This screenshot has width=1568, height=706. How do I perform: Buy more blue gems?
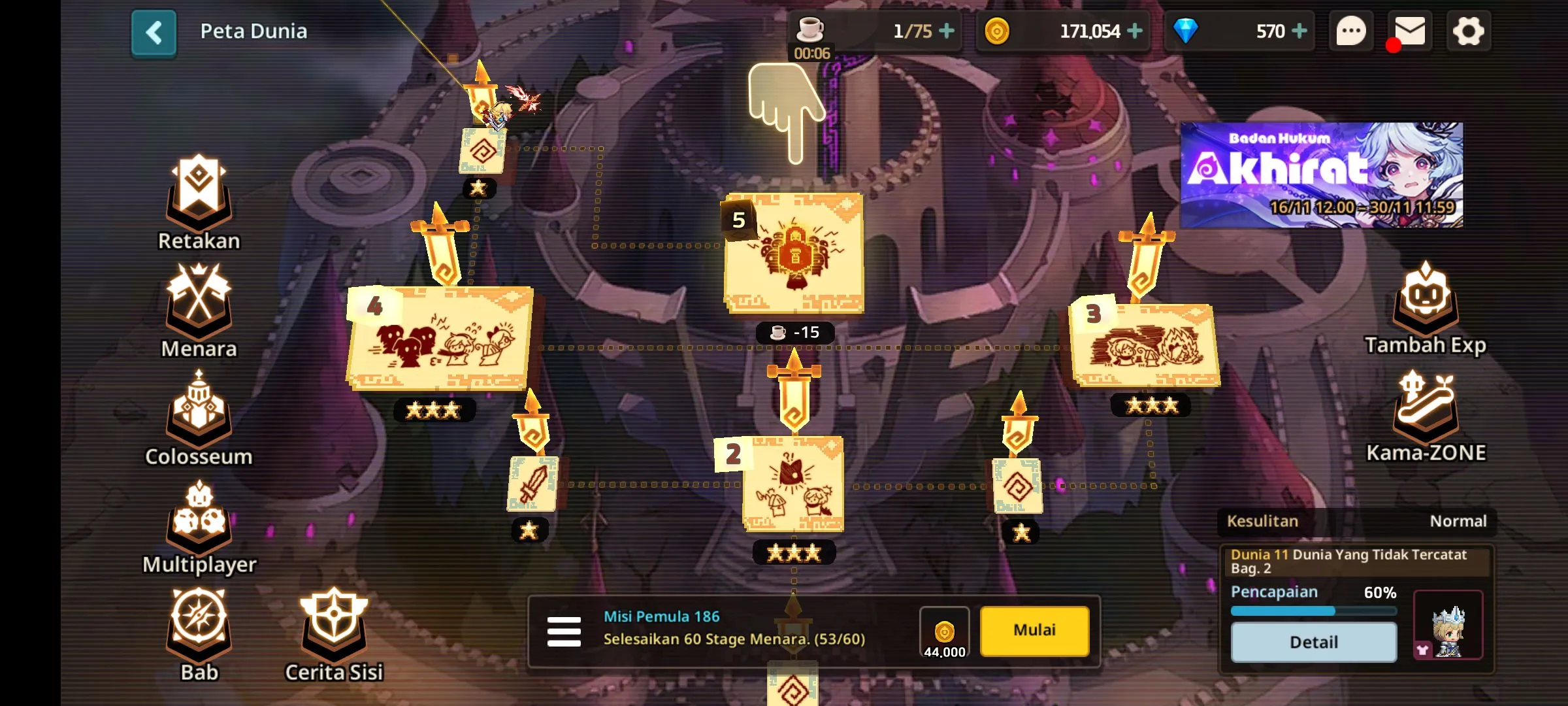(1299, 31)
